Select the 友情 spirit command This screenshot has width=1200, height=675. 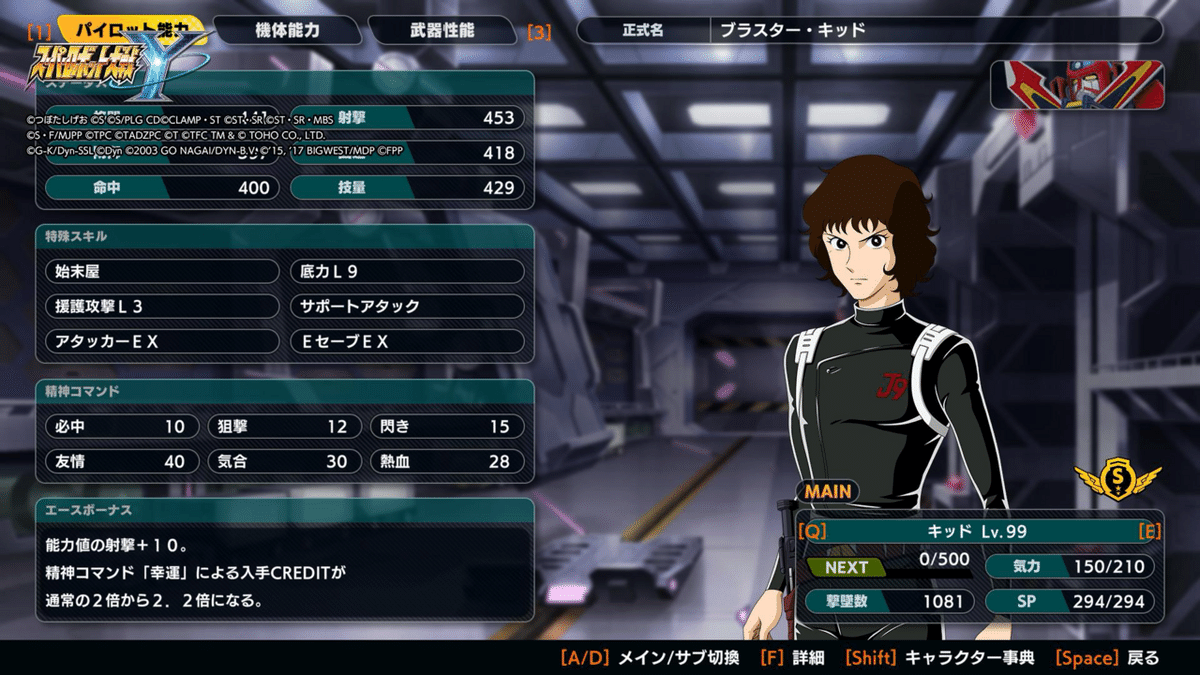tap(119, 461)
